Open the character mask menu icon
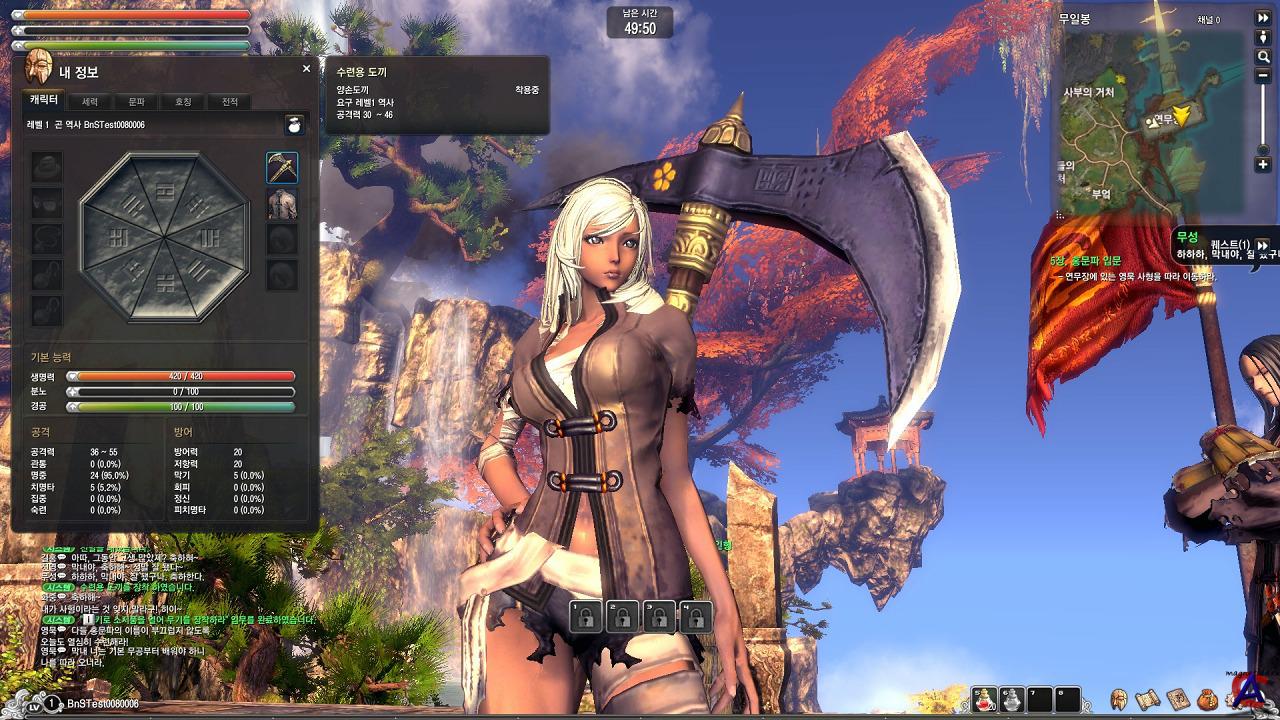The image size is (1280, 720). [1119, 699]
